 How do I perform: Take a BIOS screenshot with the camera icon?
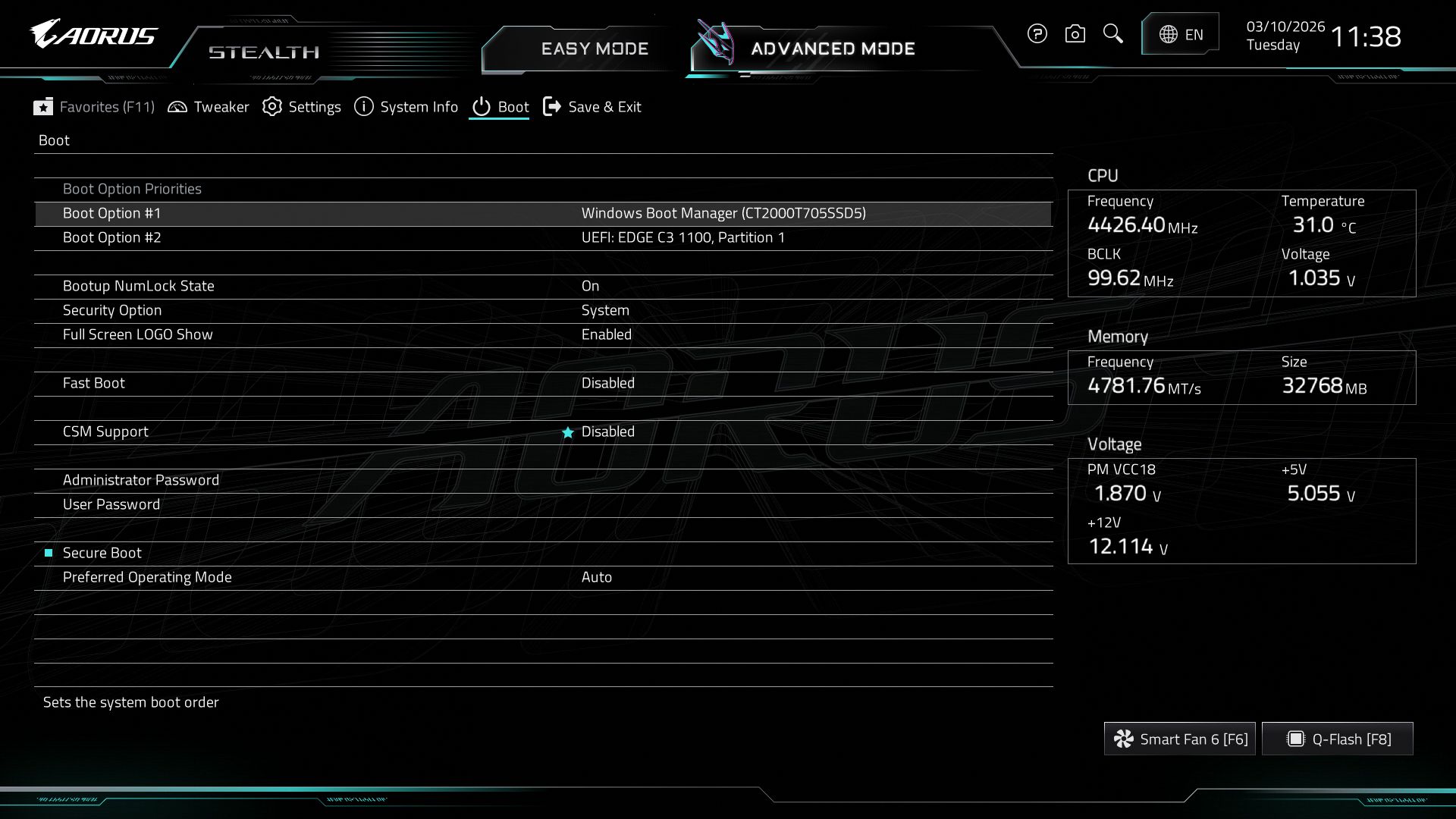(1075, 33)
